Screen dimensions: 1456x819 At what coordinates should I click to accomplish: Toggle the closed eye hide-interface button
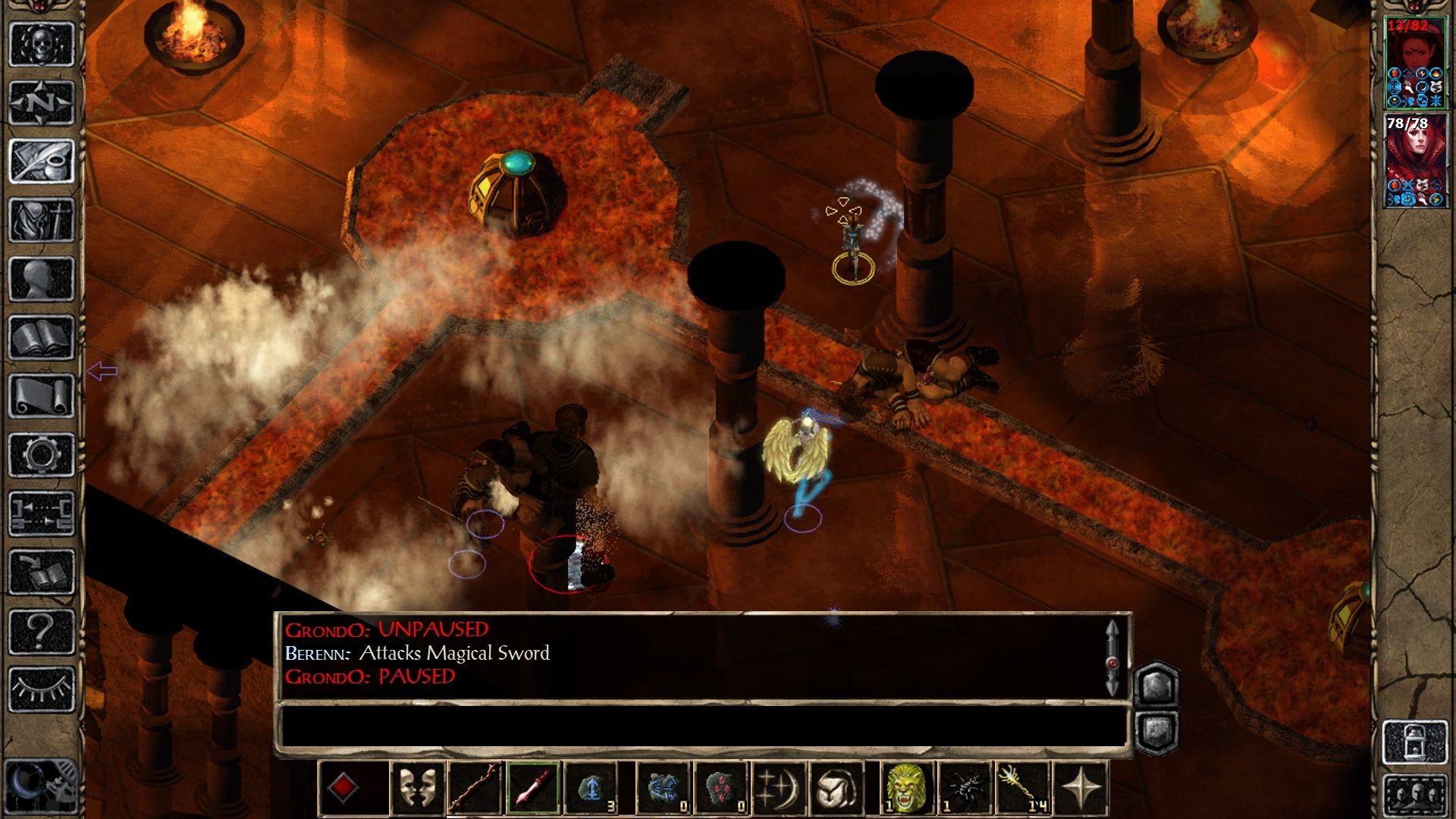point(42,689)
